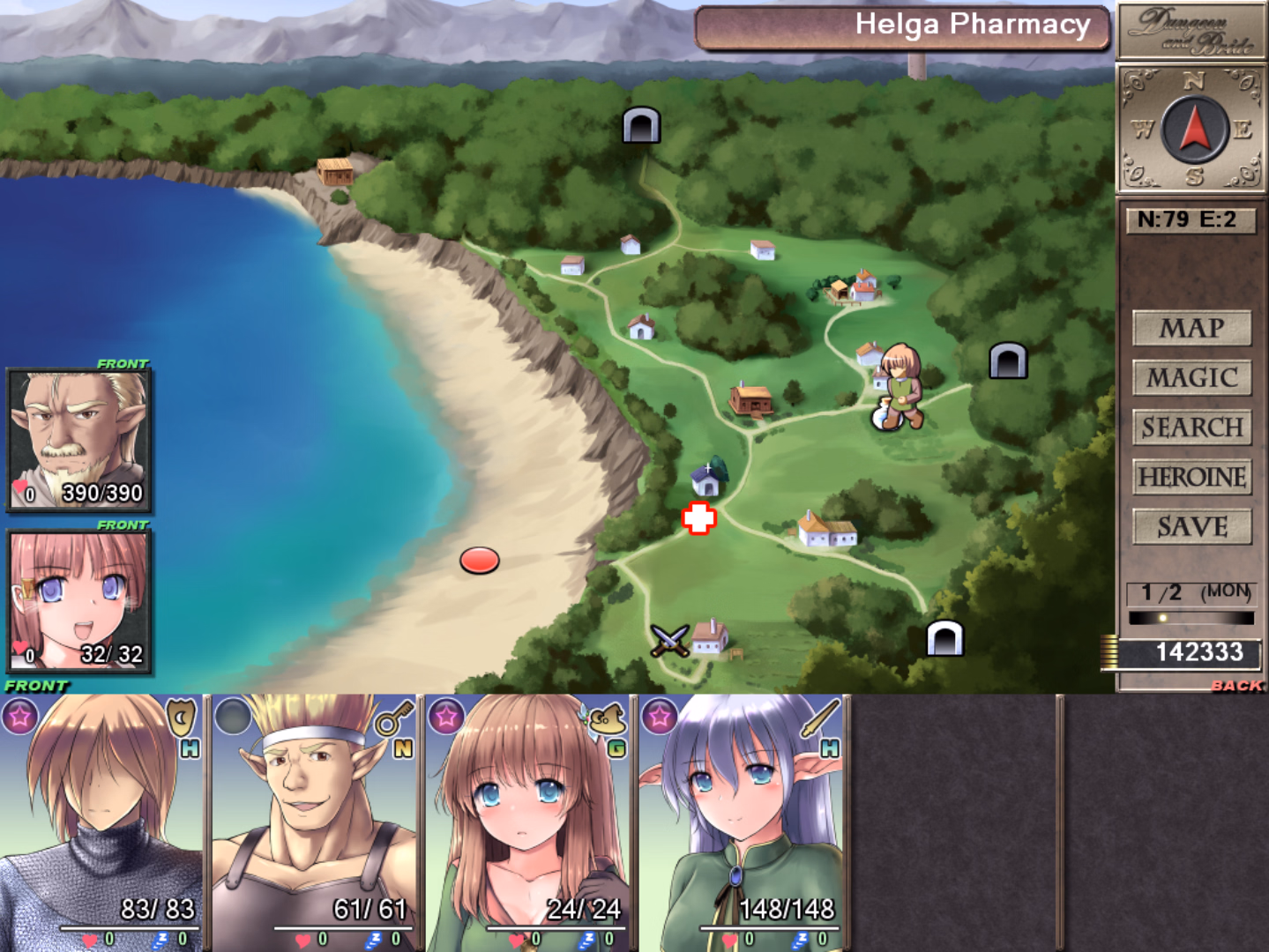Enter the northern cave entrance marker
Screen dimensions: 1269x952
click(641, 125)
